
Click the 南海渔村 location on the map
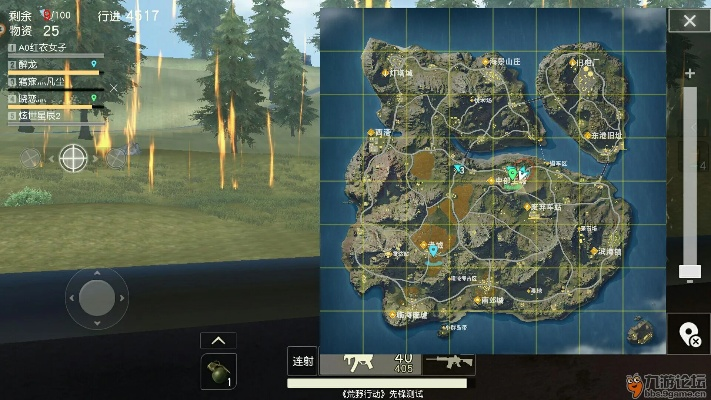pyautogui.click(x=410, y=314)
